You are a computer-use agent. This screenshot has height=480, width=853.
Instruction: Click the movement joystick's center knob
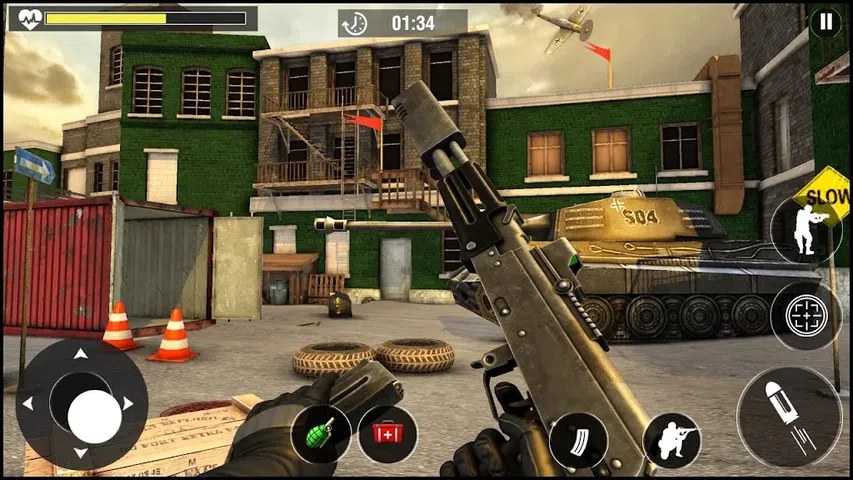click(x=94, y=416)
